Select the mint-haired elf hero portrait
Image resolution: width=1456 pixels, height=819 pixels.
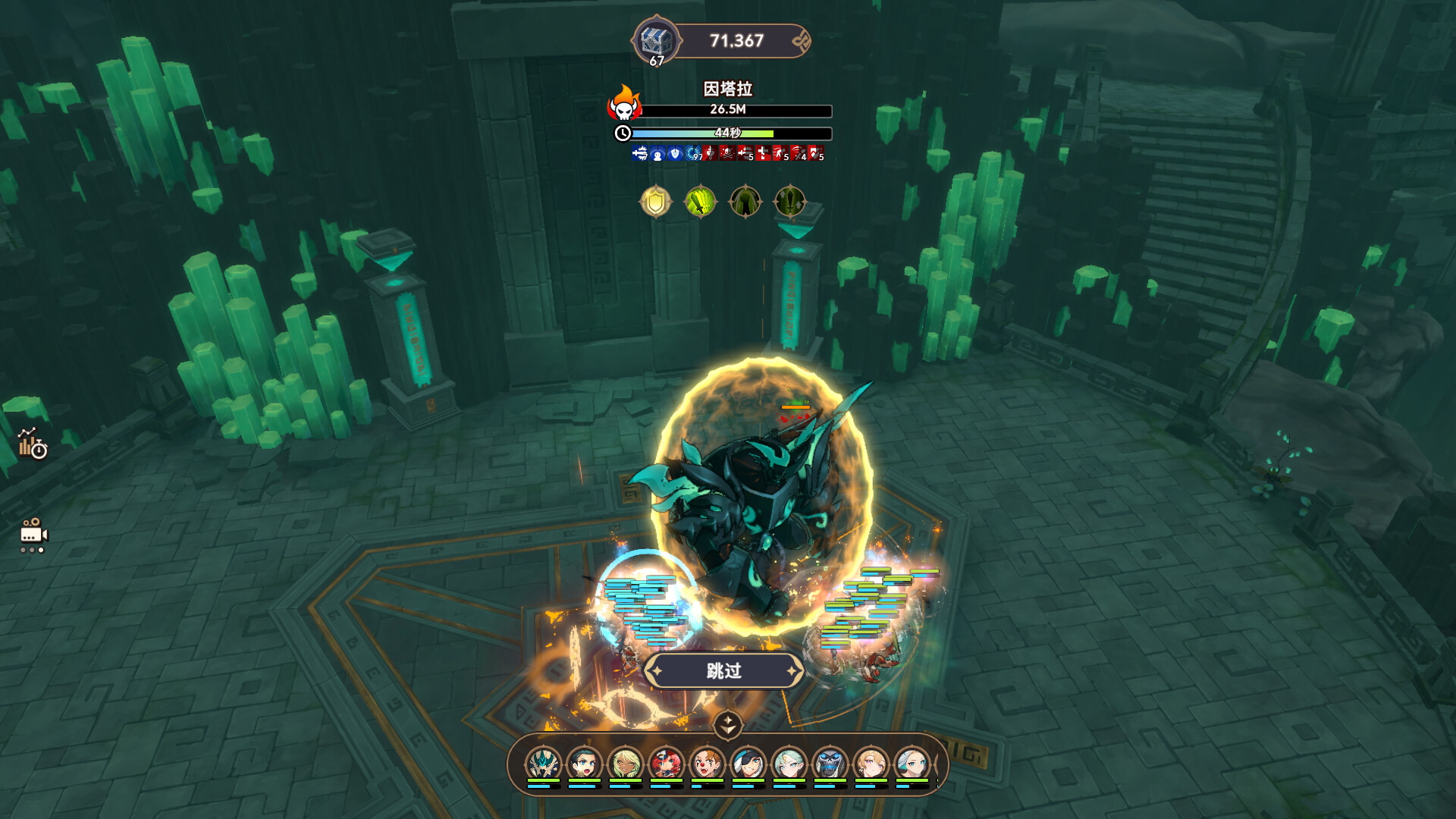(x=789, y=763)
